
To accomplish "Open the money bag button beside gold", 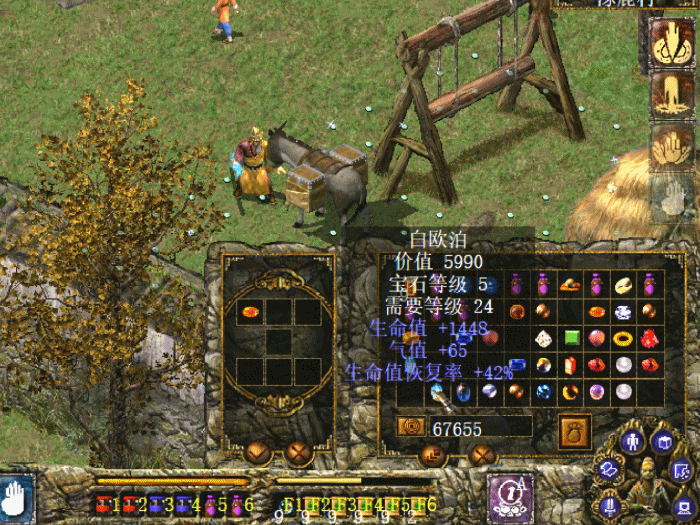I will click(x=574, y=431).
